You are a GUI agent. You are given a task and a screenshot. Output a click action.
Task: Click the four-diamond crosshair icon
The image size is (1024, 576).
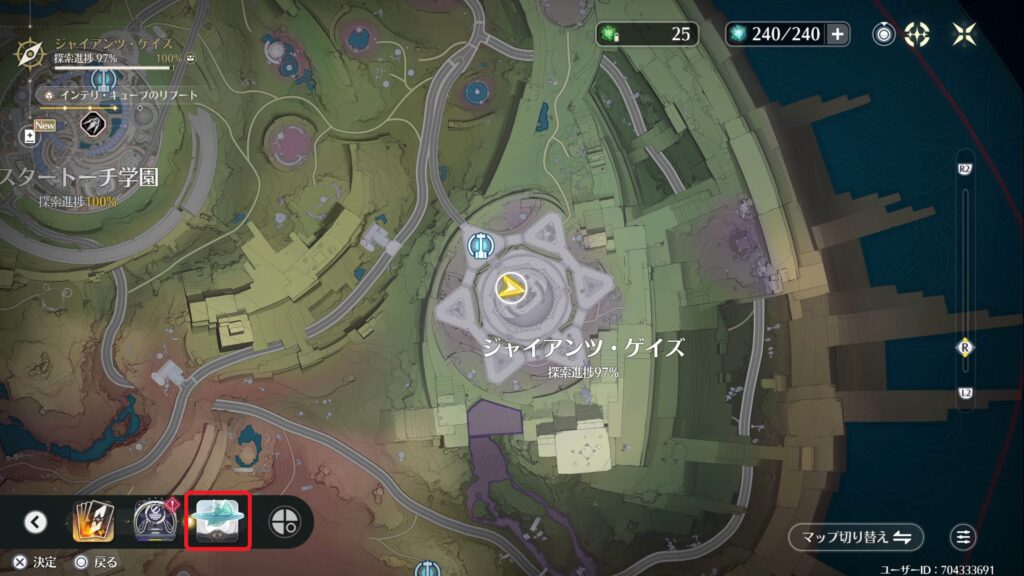coord(917,34)
